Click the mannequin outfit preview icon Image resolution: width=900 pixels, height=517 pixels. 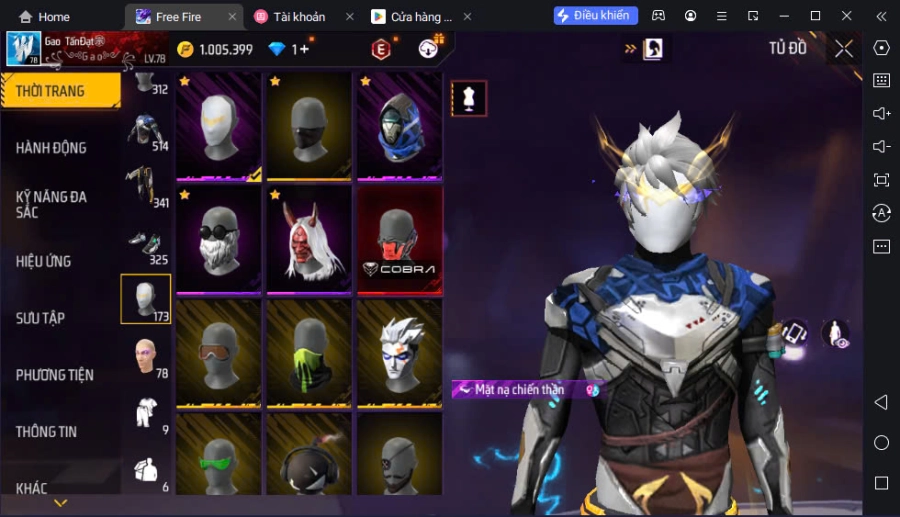coord(469,98)
